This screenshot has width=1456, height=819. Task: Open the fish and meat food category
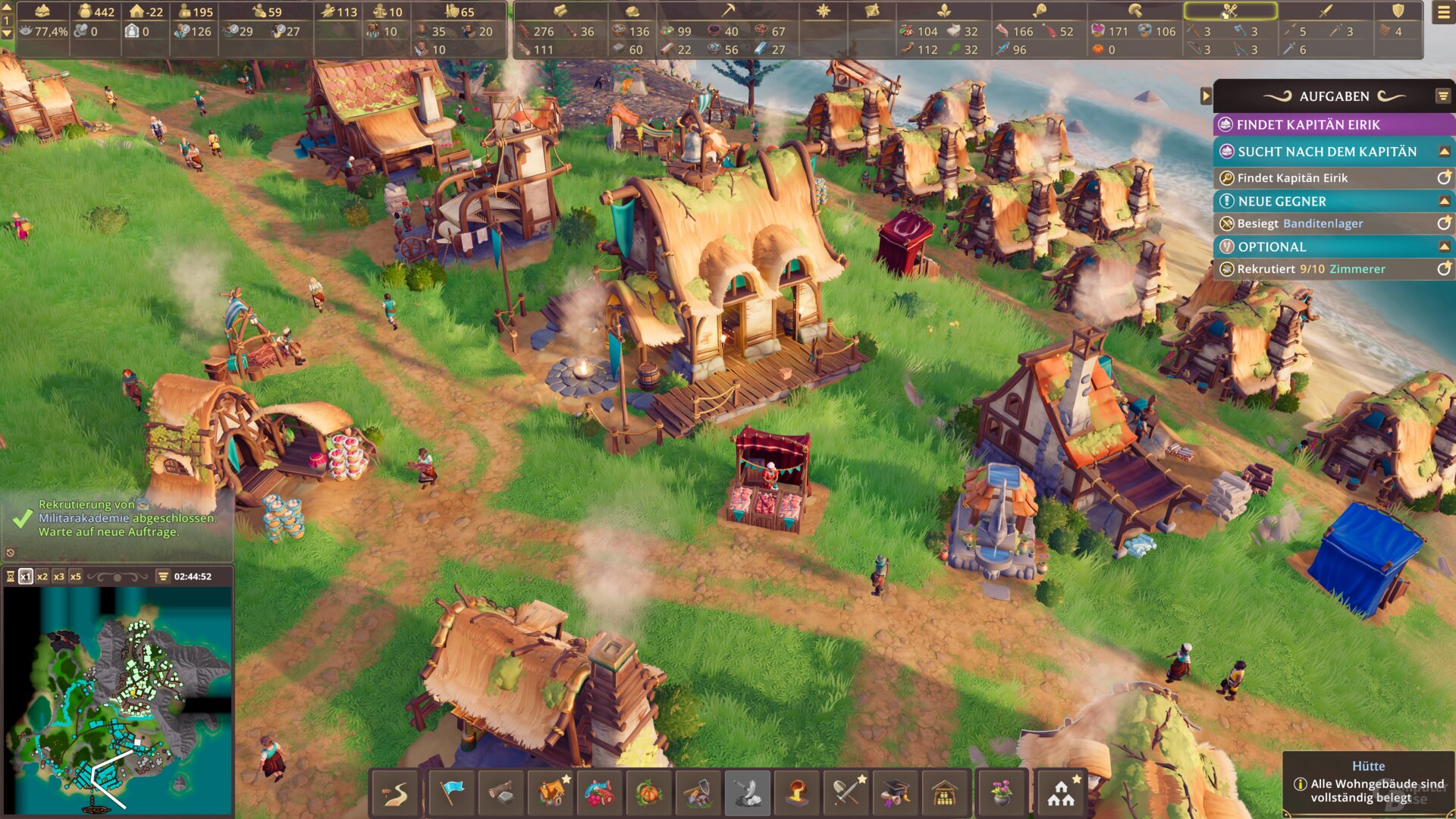[600, 793]
